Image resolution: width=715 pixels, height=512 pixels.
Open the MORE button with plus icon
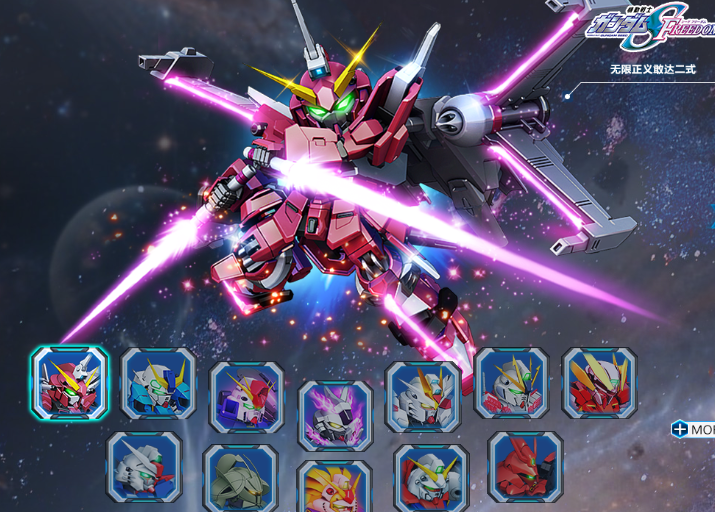point(693,429)
